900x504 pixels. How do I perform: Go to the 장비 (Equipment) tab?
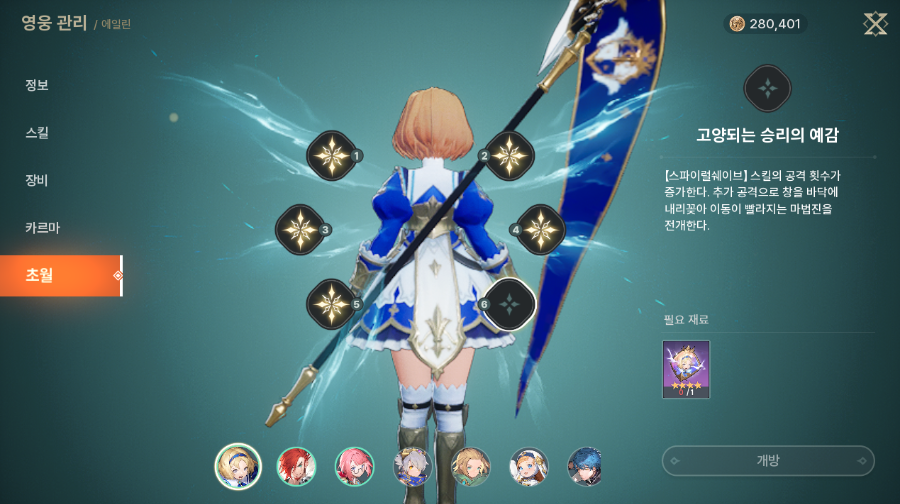tap(37, 181)
